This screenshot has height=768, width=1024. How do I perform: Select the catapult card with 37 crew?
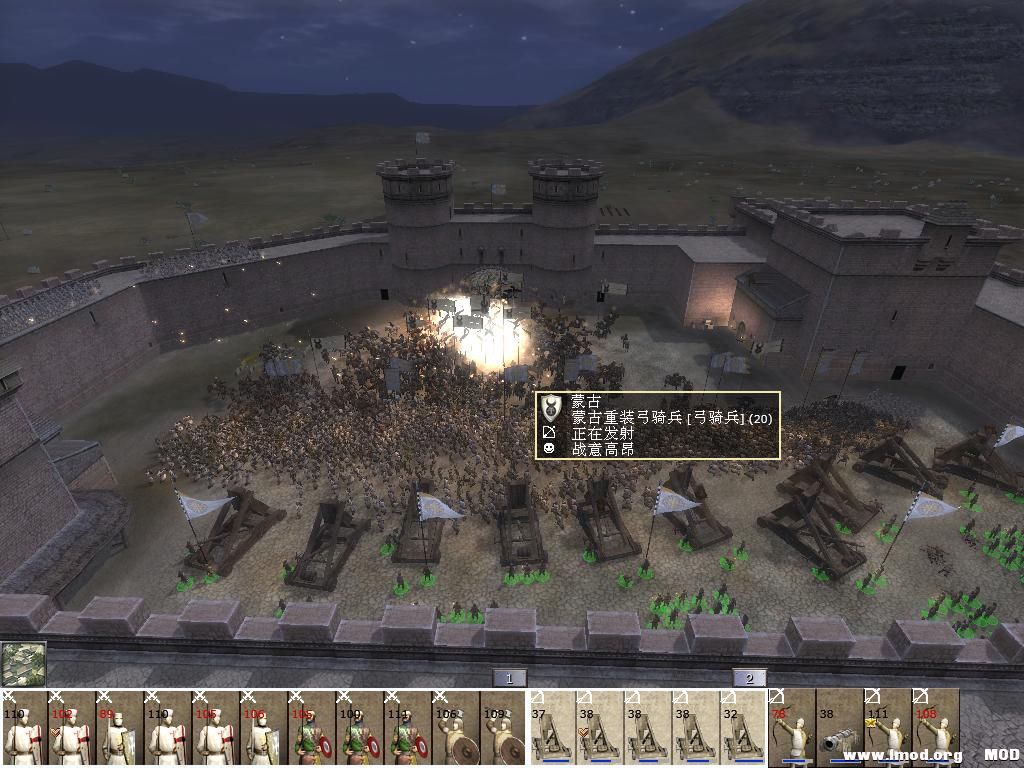pyautogui.click(x=551, y=728)
